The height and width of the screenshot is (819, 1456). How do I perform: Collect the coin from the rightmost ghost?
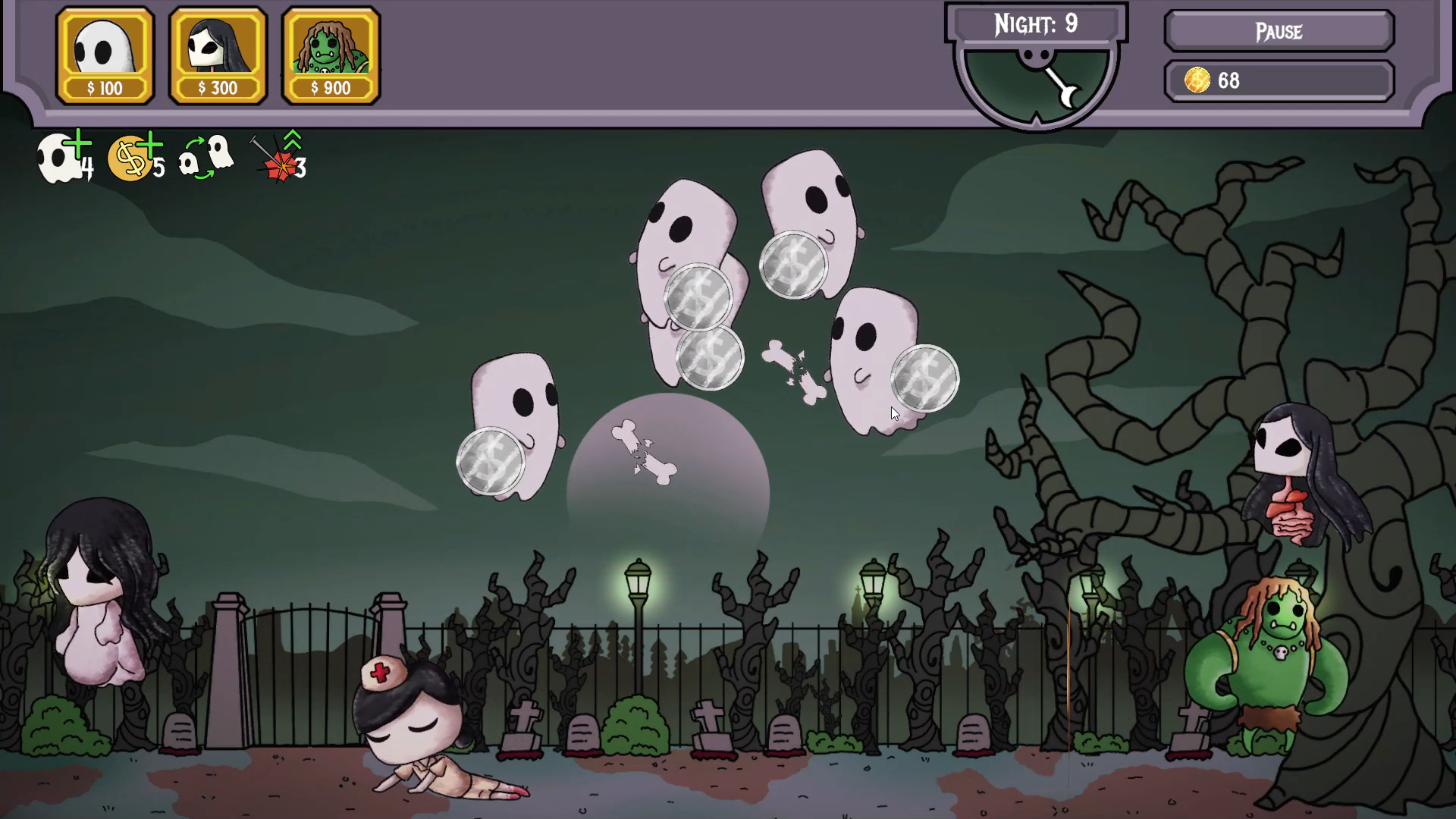924,379
